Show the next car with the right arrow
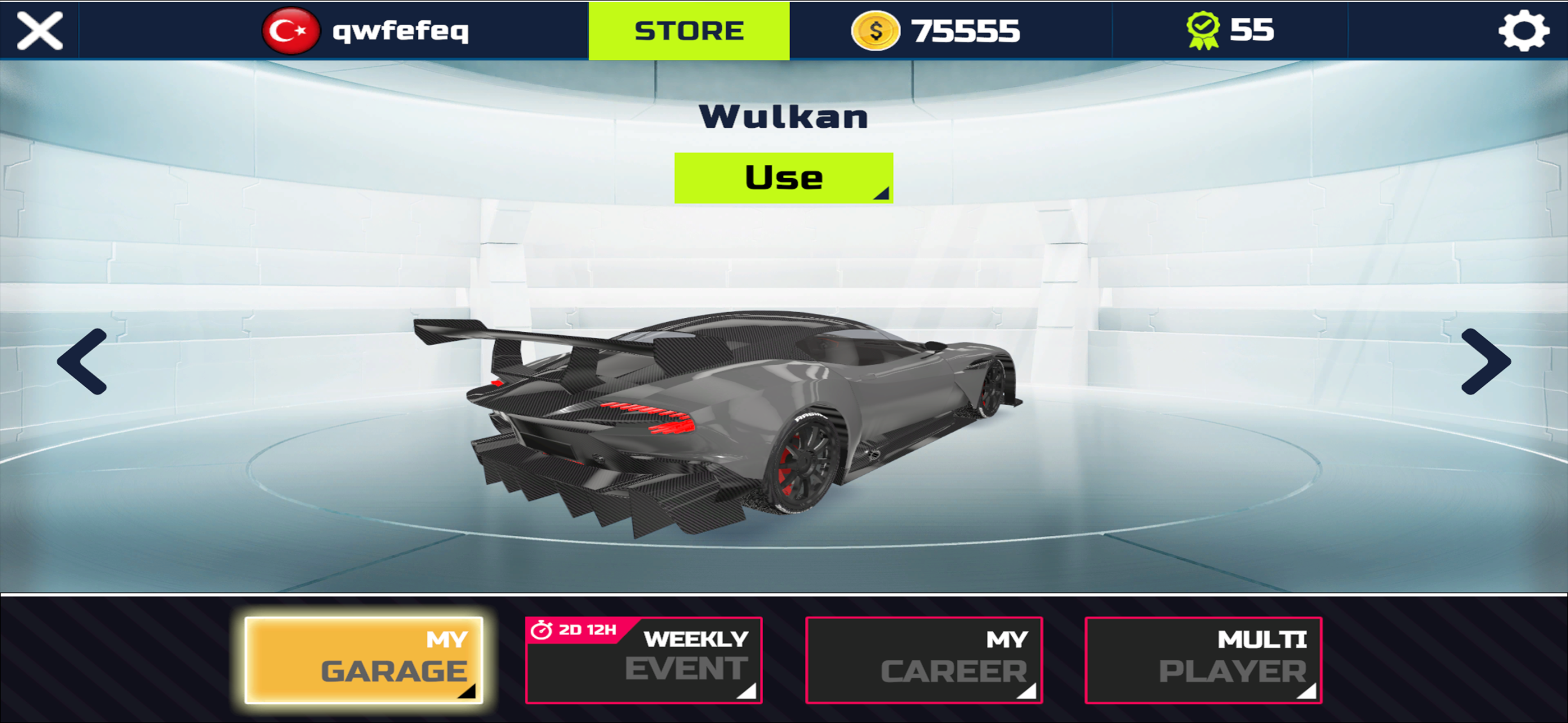Screen dimensions: 1568x723 (1485, 361)
